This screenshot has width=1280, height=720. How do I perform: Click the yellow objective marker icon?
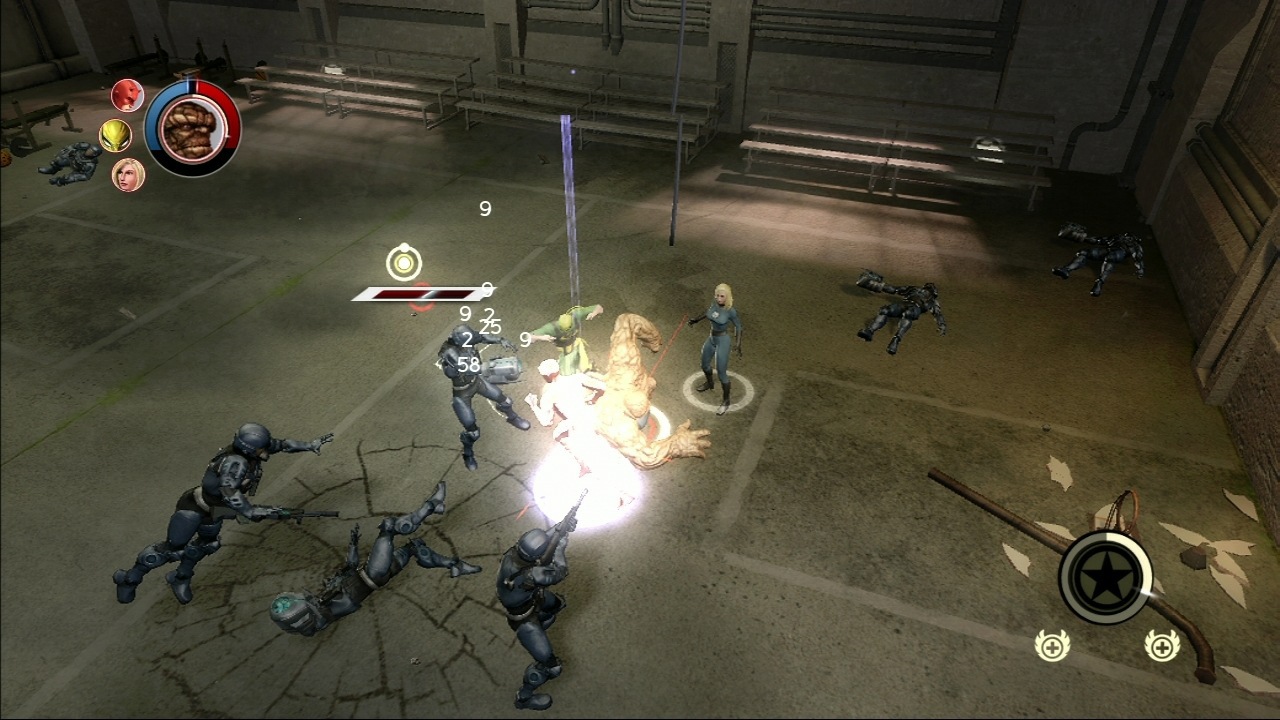(402, 264)
